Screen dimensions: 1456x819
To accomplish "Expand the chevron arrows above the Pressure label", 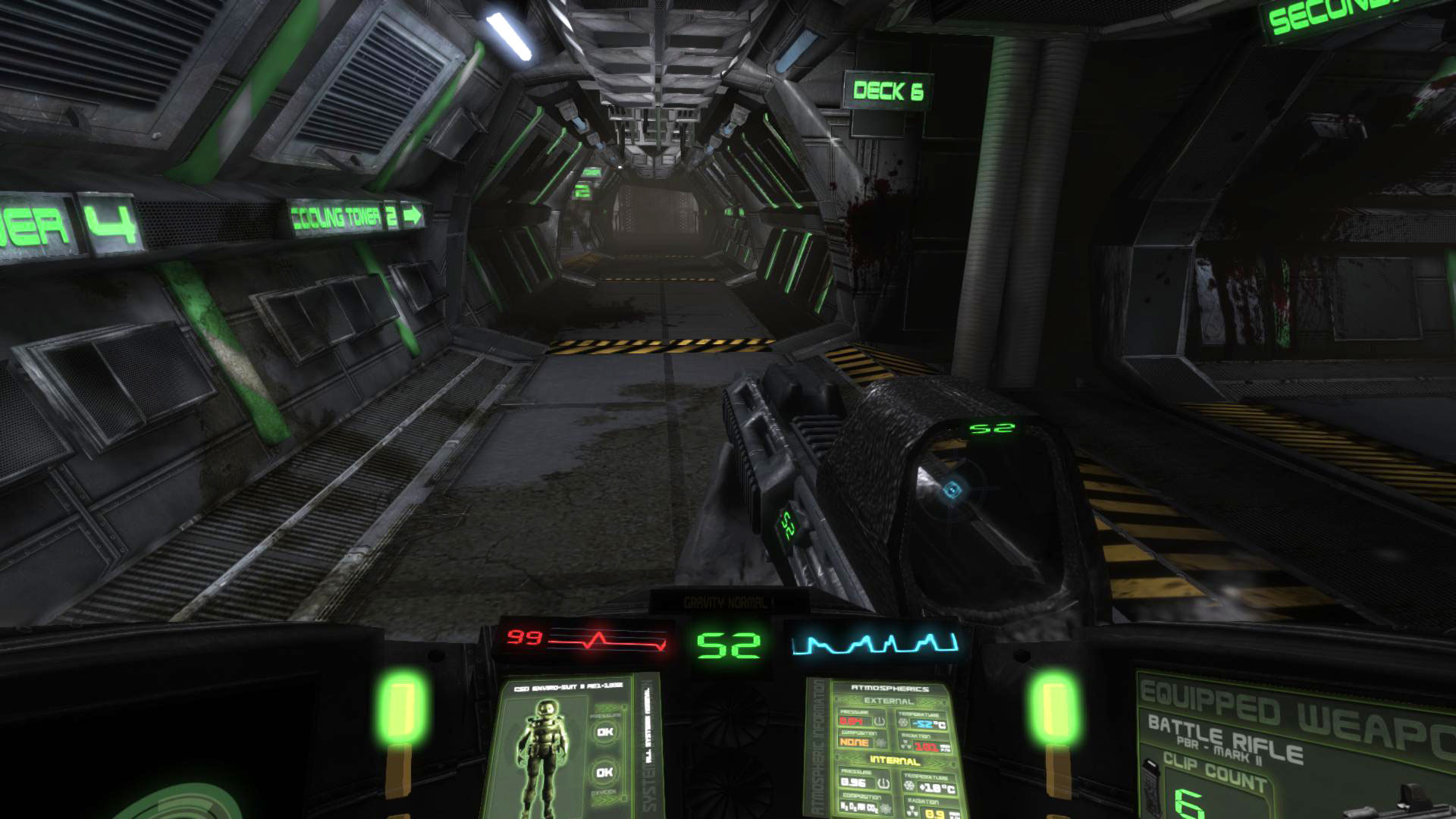I will pos(605,708).
